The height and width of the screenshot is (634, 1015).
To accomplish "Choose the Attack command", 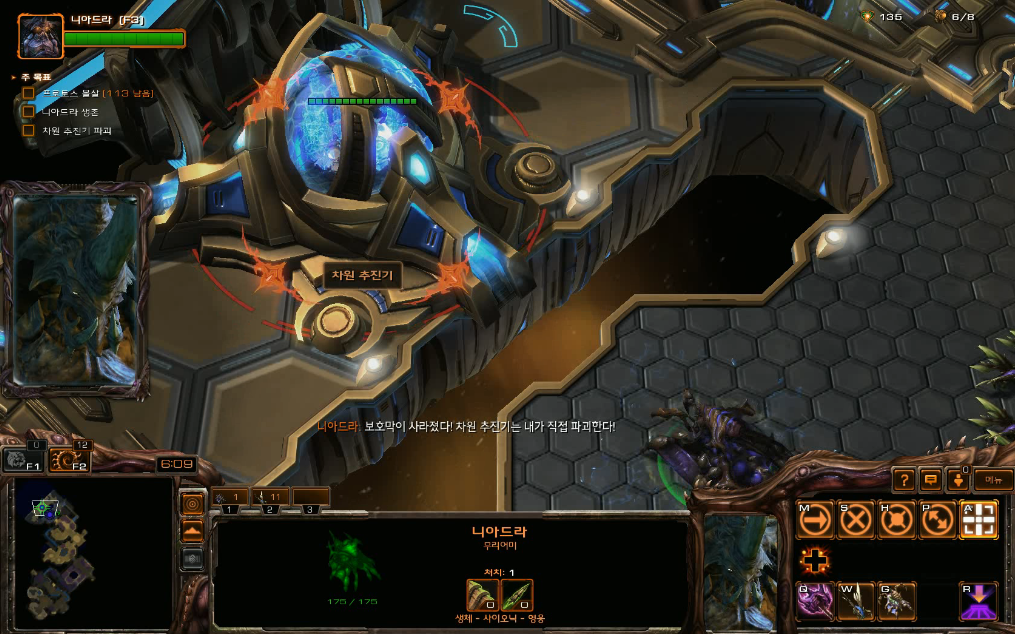I will pos(979,520).
